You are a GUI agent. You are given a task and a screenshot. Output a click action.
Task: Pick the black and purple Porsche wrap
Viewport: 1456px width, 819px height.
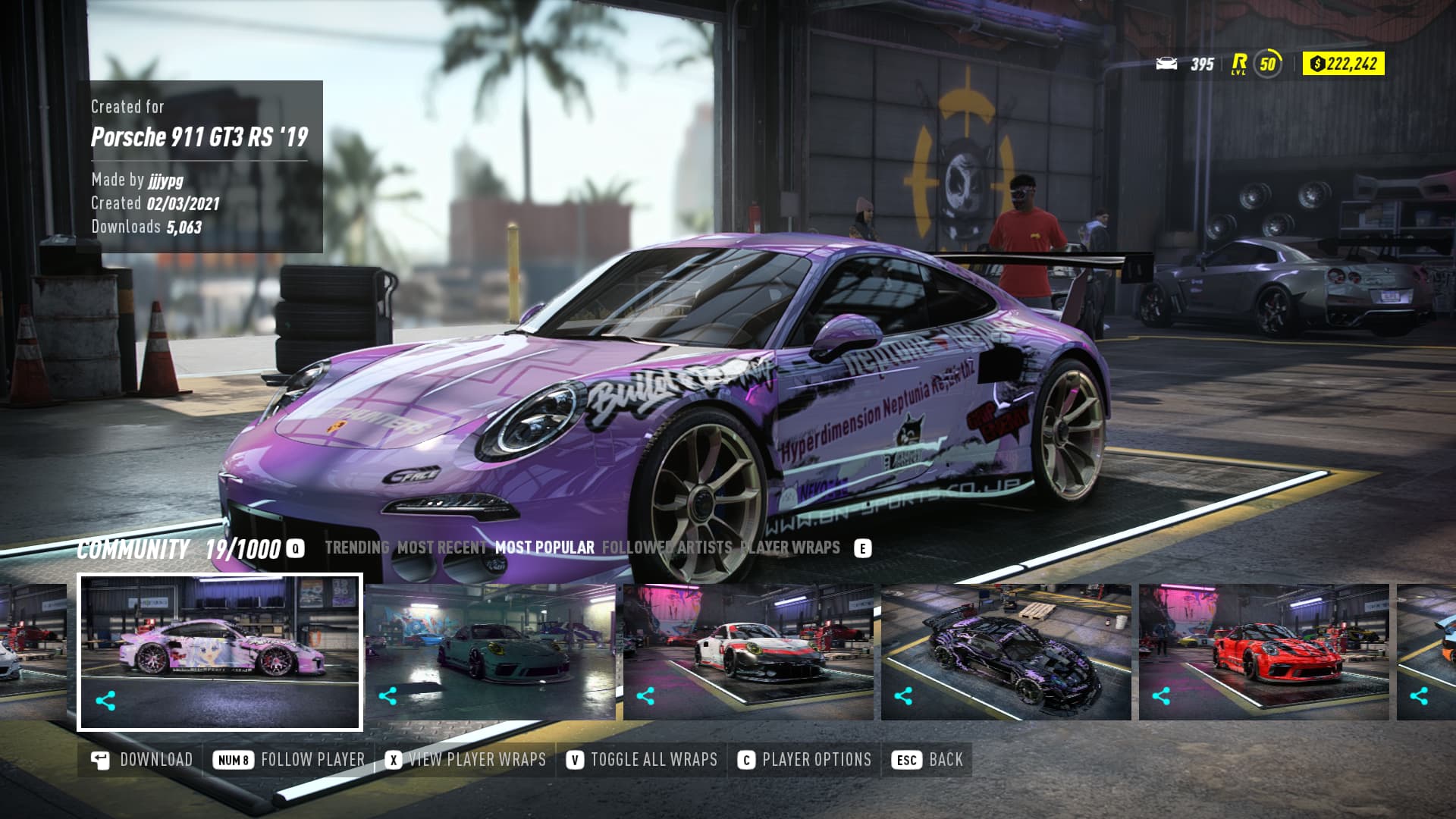[1006, 651]
